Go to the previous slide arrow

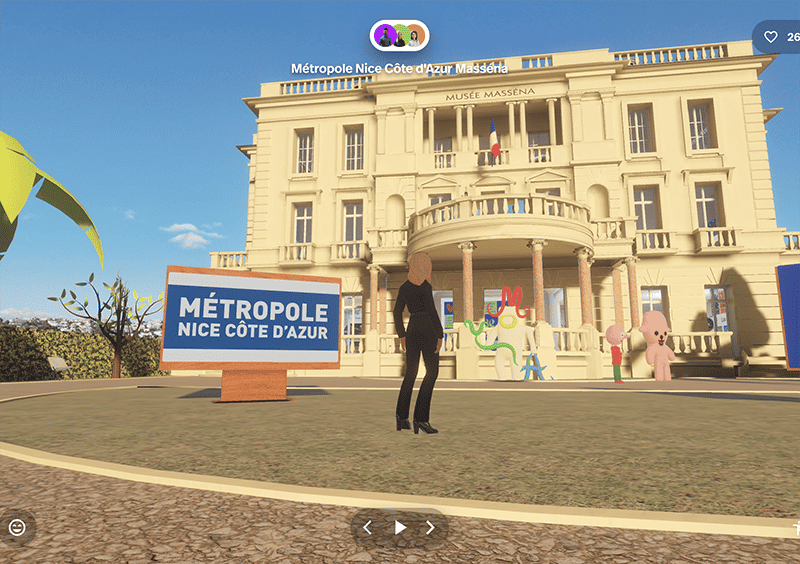click(367, 528)
